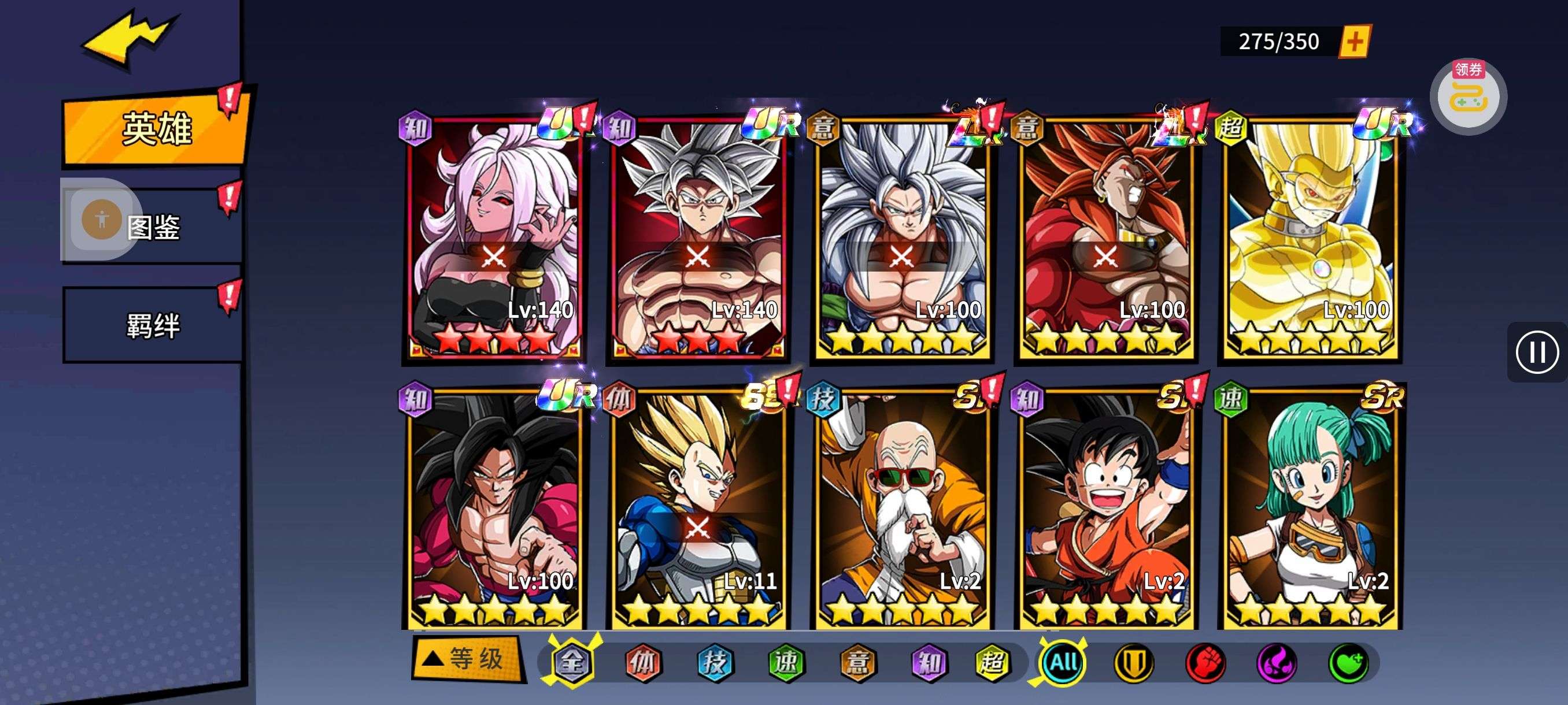Expand hero capacity with the plus button

[1354, 42]
